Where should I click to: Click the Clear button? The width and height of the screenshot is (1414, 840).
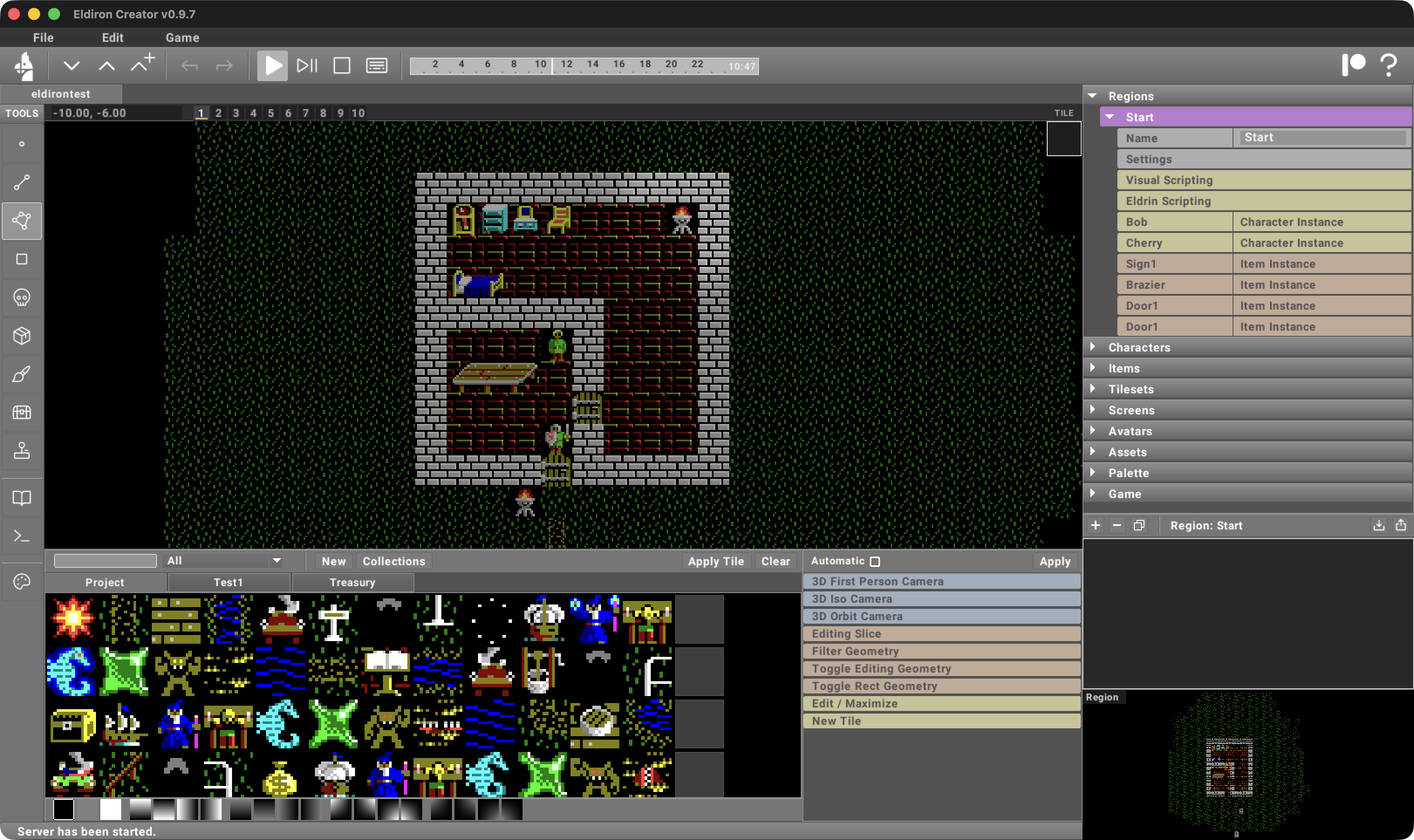tap(775, 561)
